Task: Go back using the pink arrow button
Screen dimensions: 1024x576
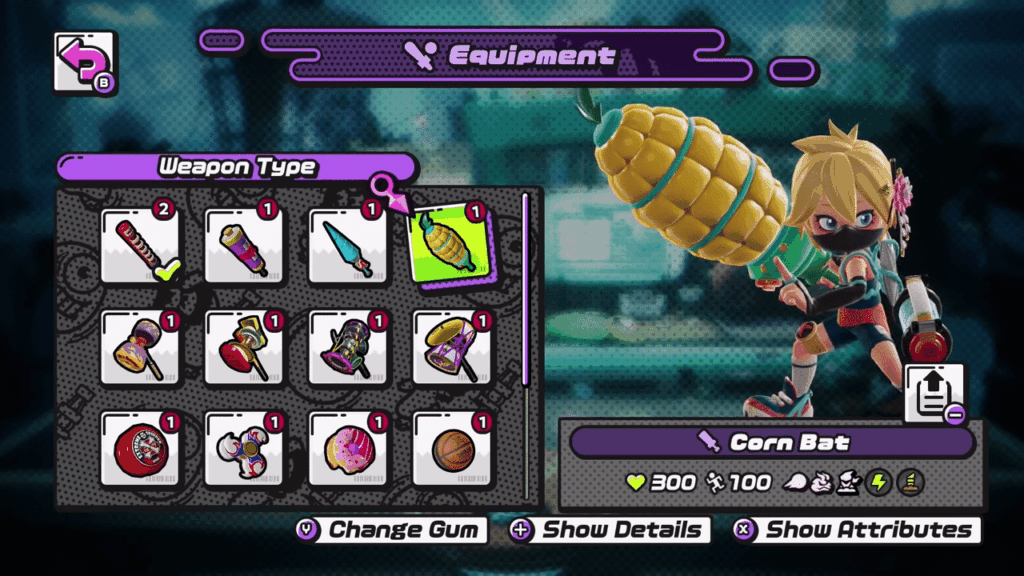Action: click(83, 63)
